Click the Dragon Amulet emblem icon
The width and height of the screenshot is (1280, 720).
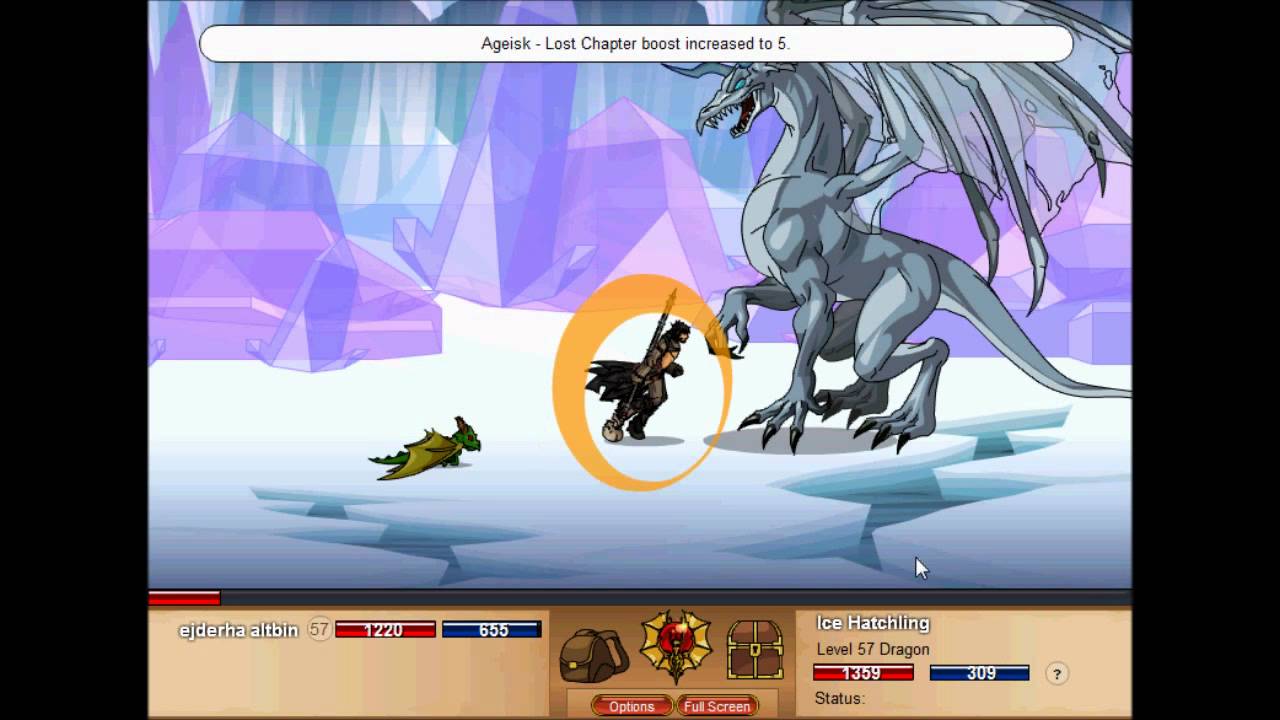click(675, 648)
